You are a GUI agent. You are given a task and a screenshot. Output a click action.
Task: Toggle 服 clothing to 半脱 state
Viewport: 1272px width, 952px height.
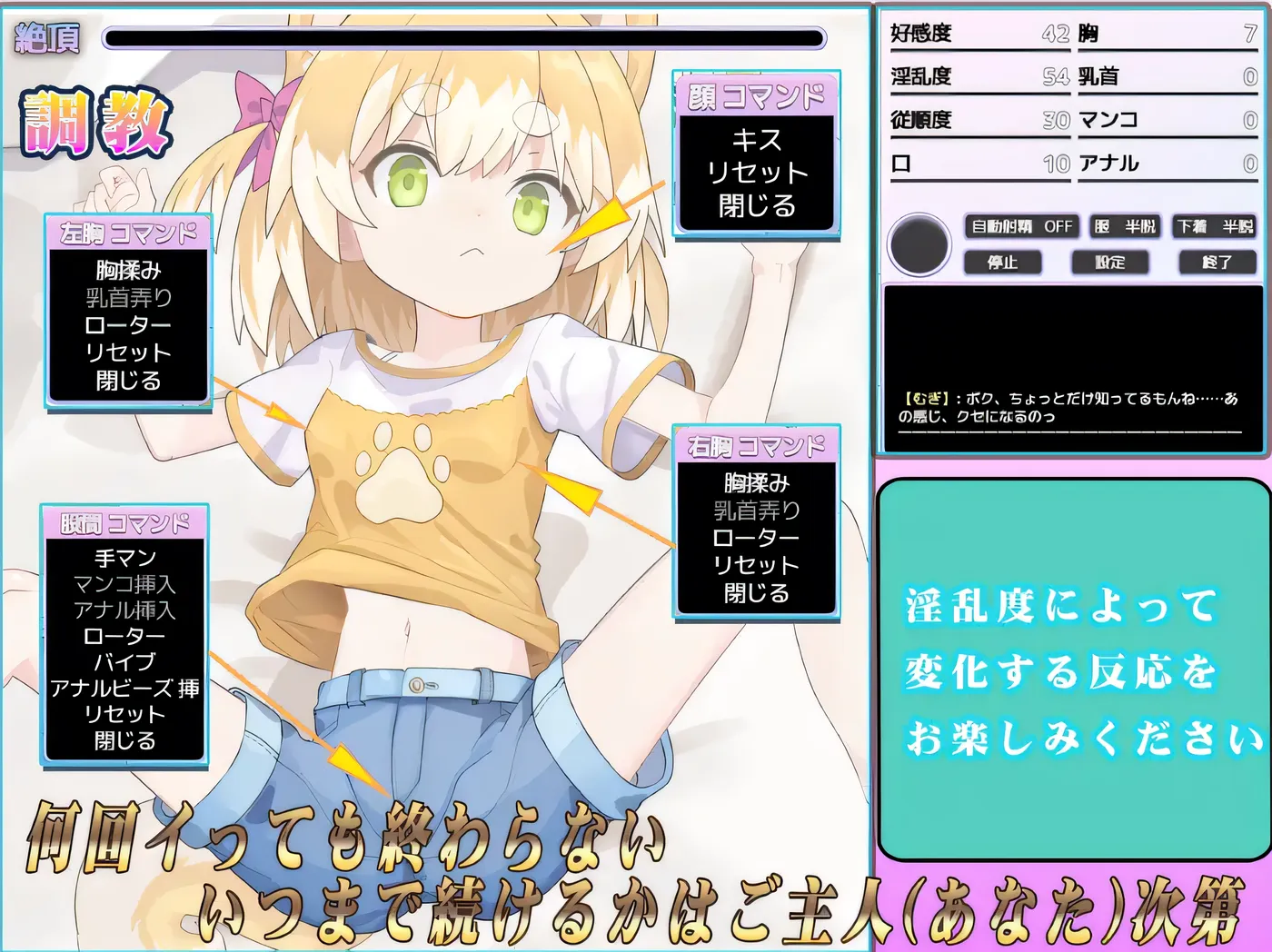pos(1125,226)
